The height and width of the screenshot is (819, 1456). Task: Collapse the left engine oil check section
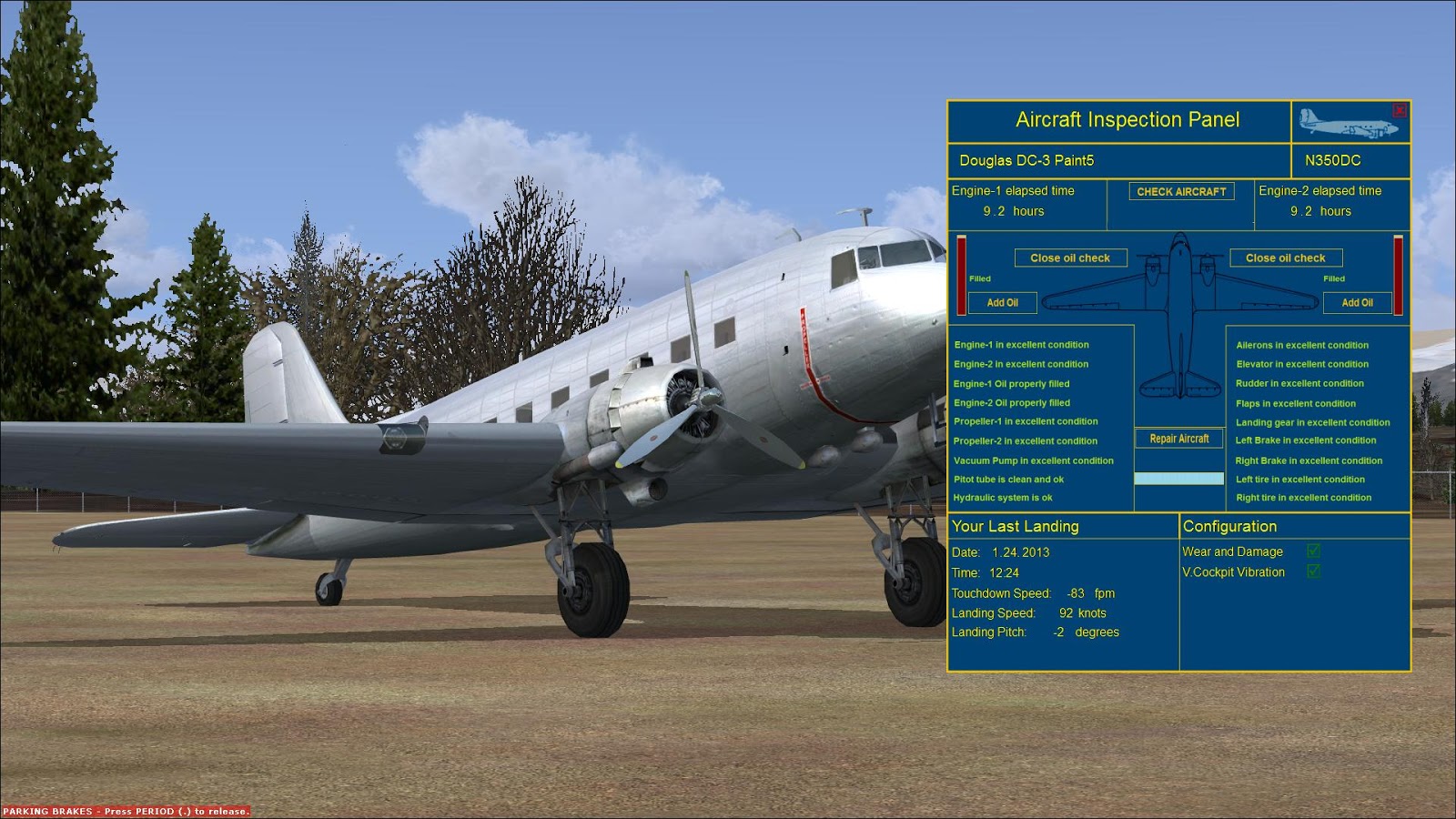[1070, 258]
